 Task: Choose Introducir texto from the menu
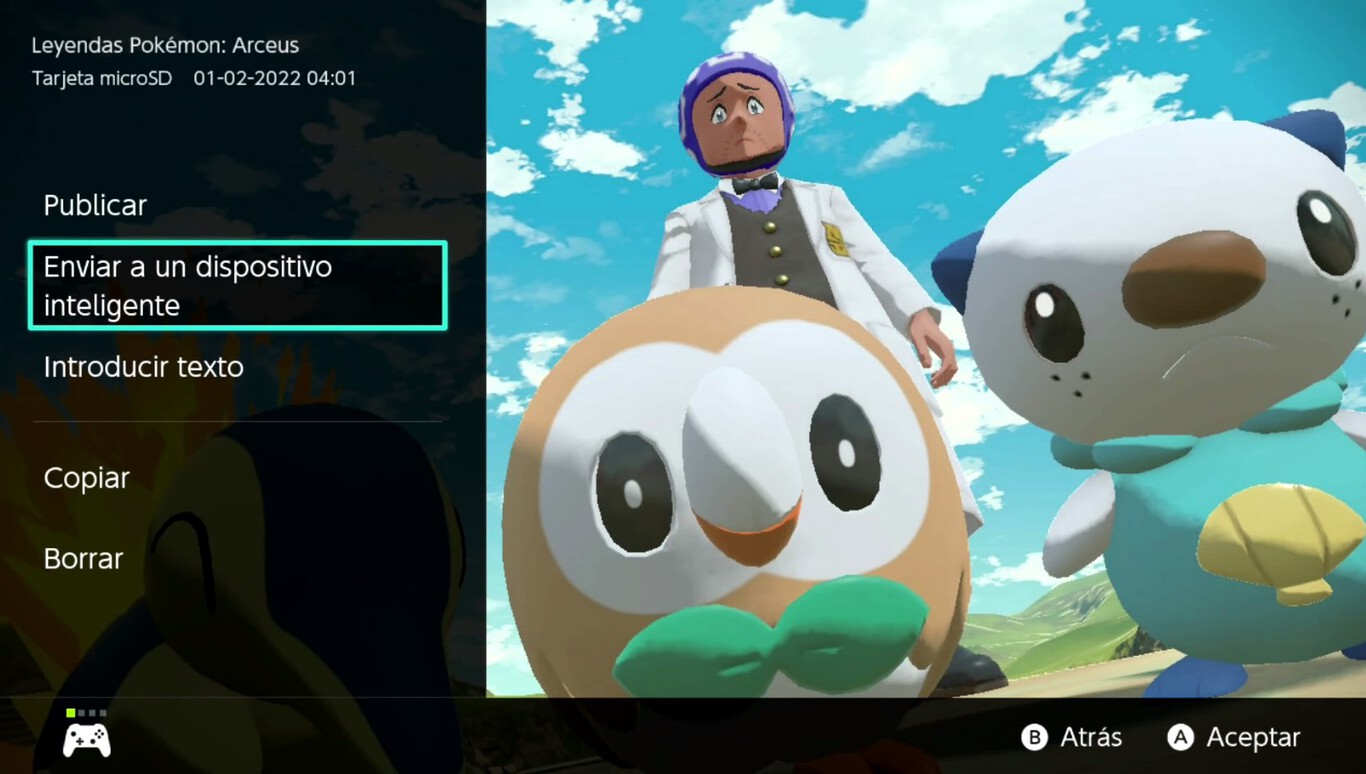143,367
